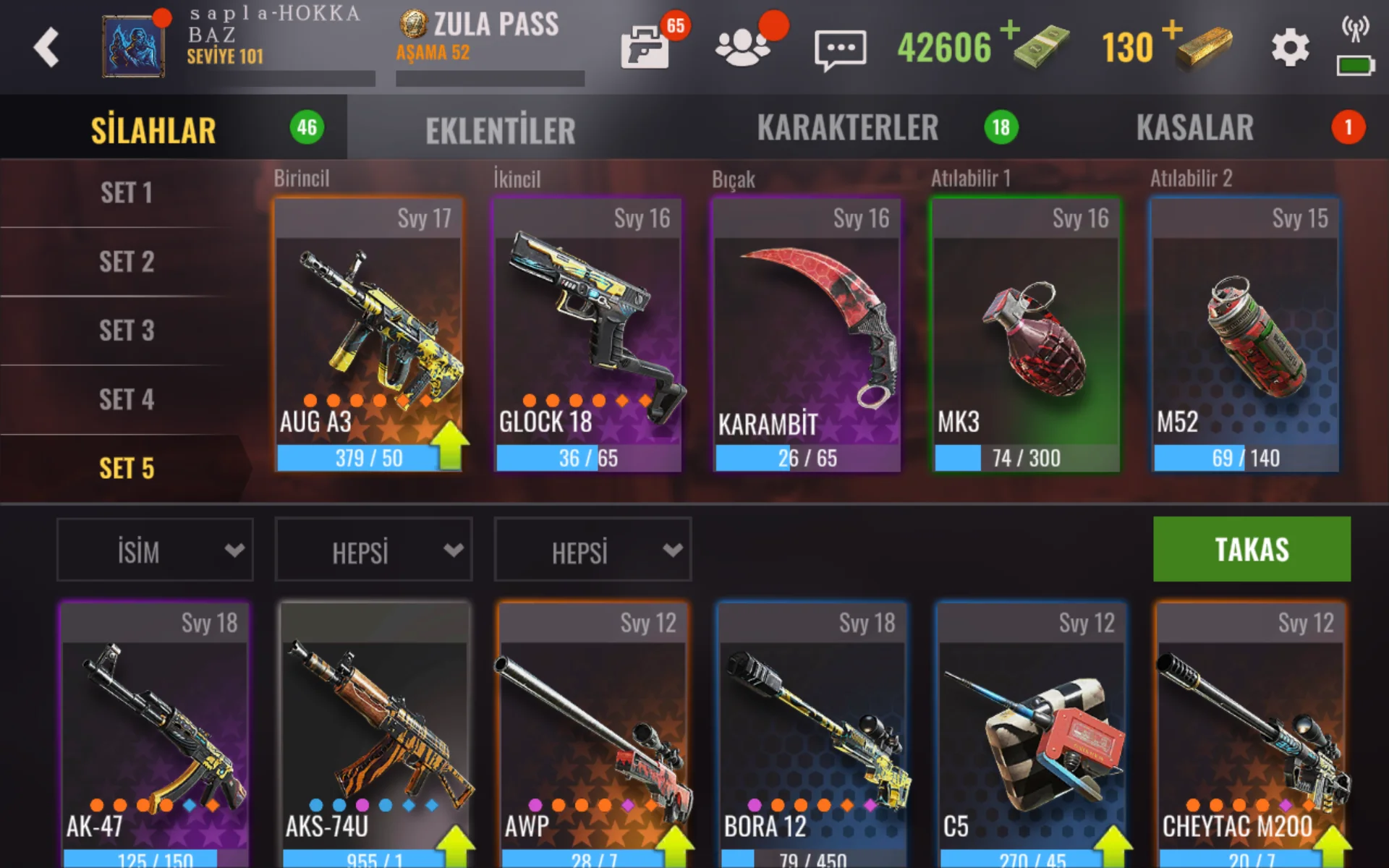Select the equipped AUG A3 primary slot
Image resolution: width=1389 pixels, height=868 pixels.
(369, 334)
